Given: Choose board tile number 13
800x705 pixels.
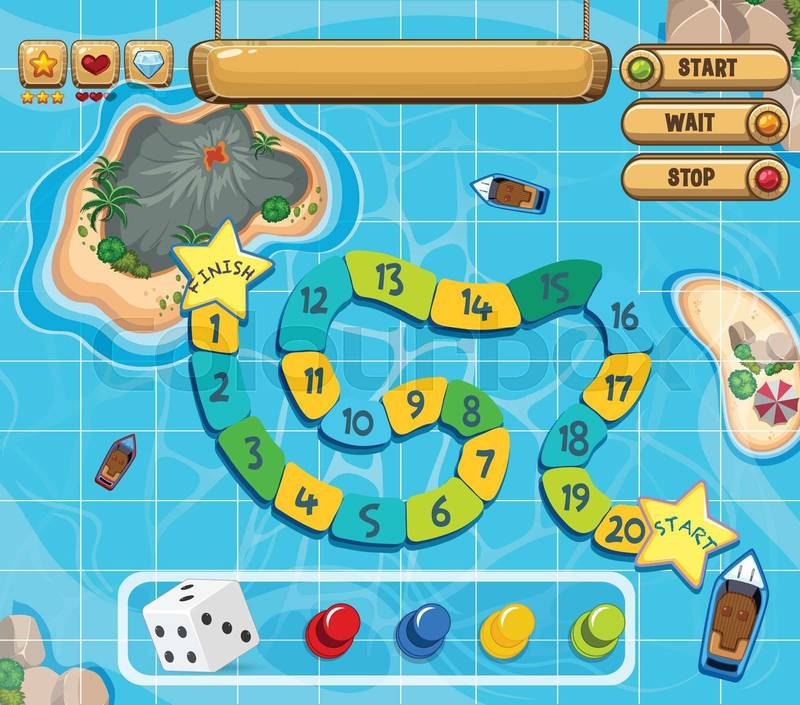Looking at the screenshot, I should (388, 280).
